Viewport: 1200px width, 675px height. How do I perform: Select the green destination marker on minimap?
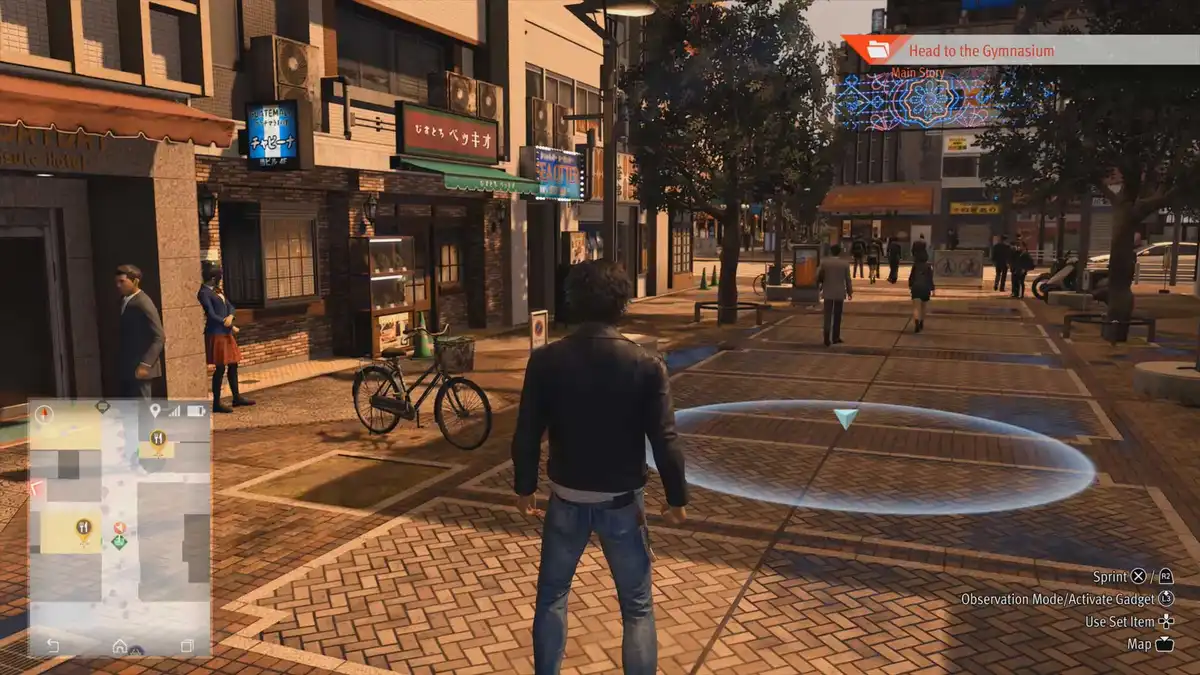(119, 542)
